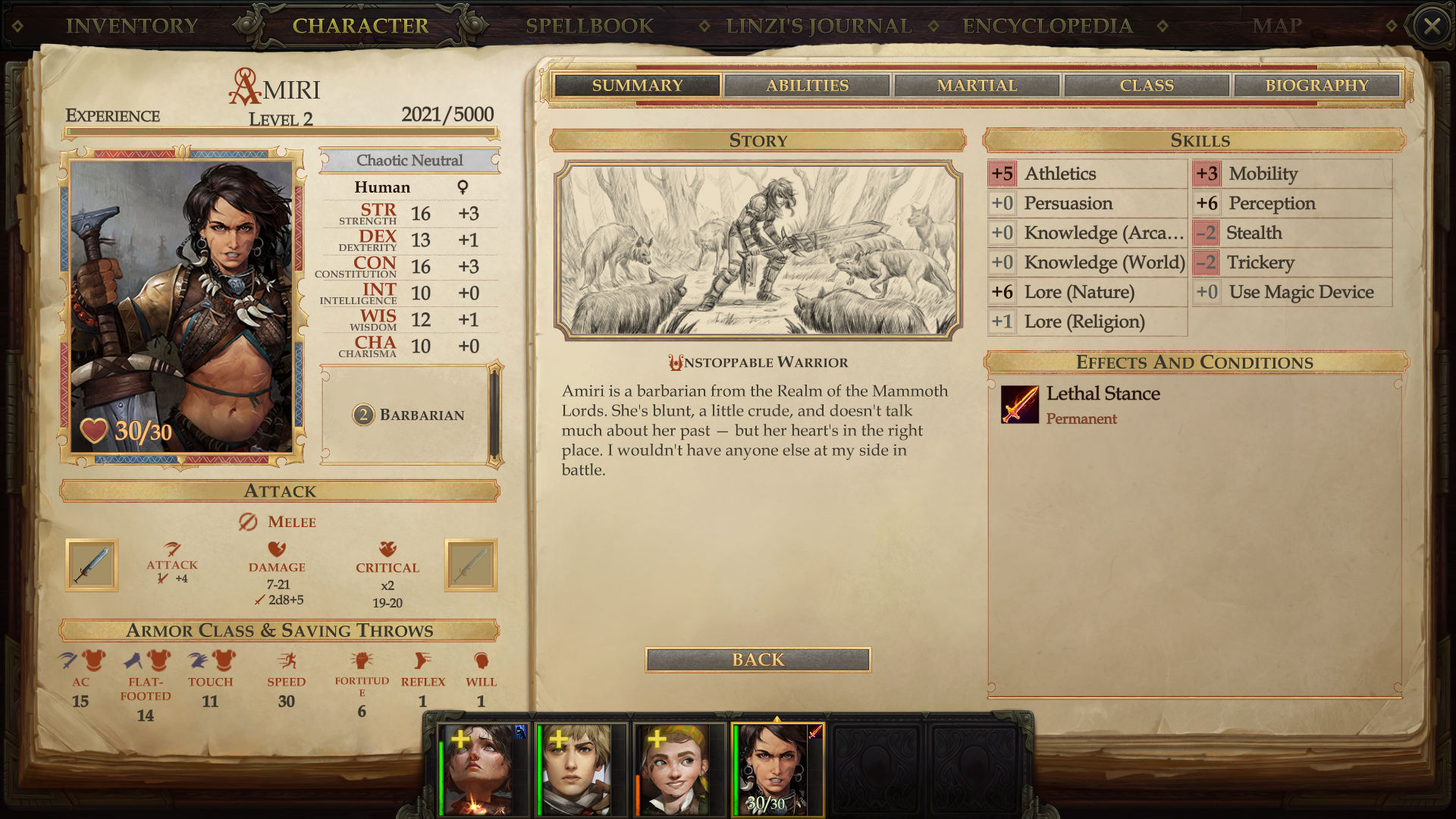Close the character sheet with the X
The image size is (1456, 819).
1432,27
